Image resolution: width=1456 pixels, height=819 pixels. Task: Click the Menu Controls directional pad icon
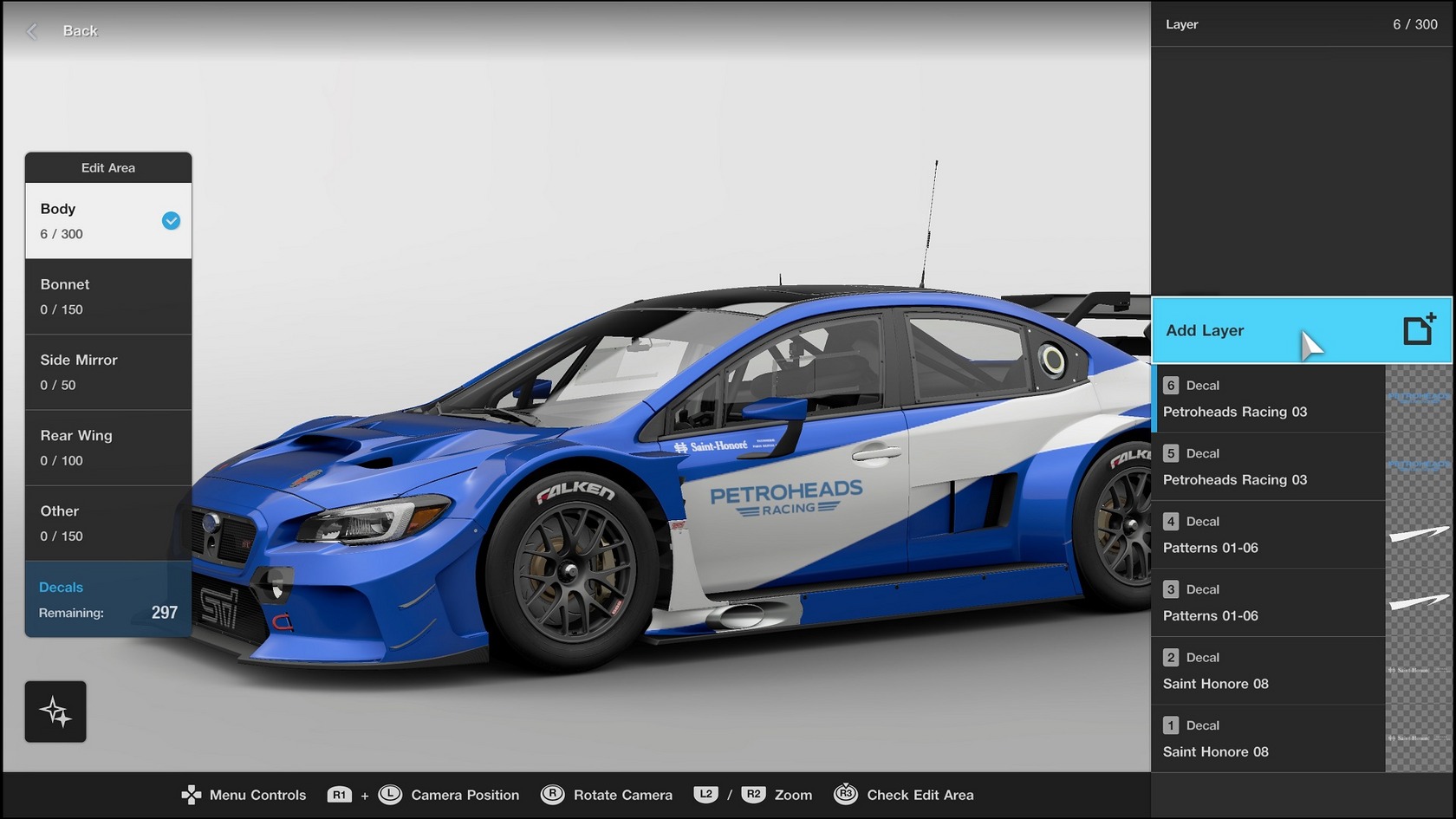coord(190,795)
